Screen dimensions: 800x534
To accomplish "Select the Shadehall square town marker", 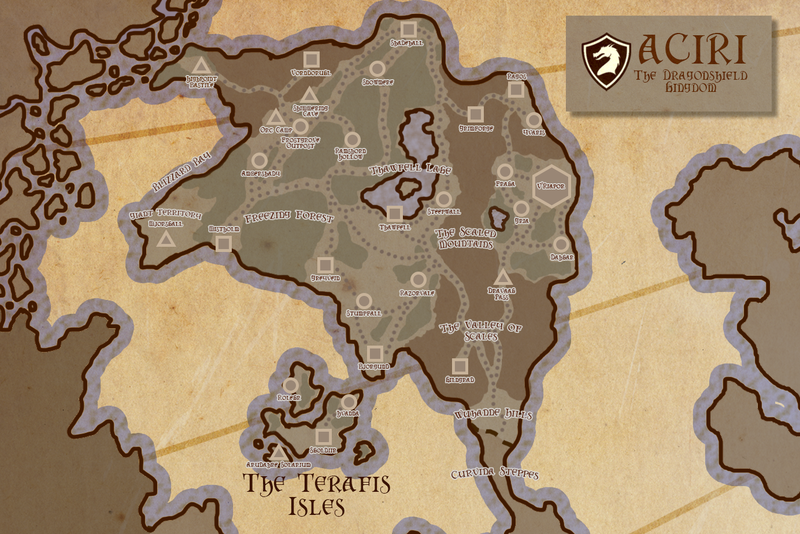I will (x=407, y=27).
